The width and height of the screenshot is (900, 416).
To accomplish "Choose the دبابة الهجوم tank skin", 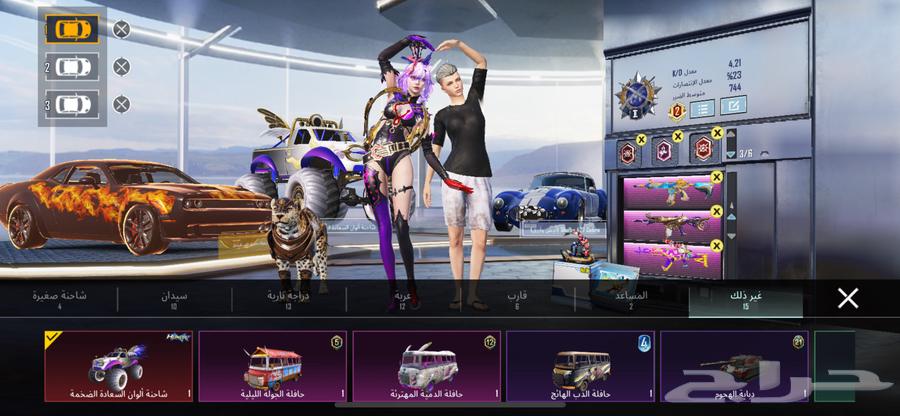I will (734, 366).
